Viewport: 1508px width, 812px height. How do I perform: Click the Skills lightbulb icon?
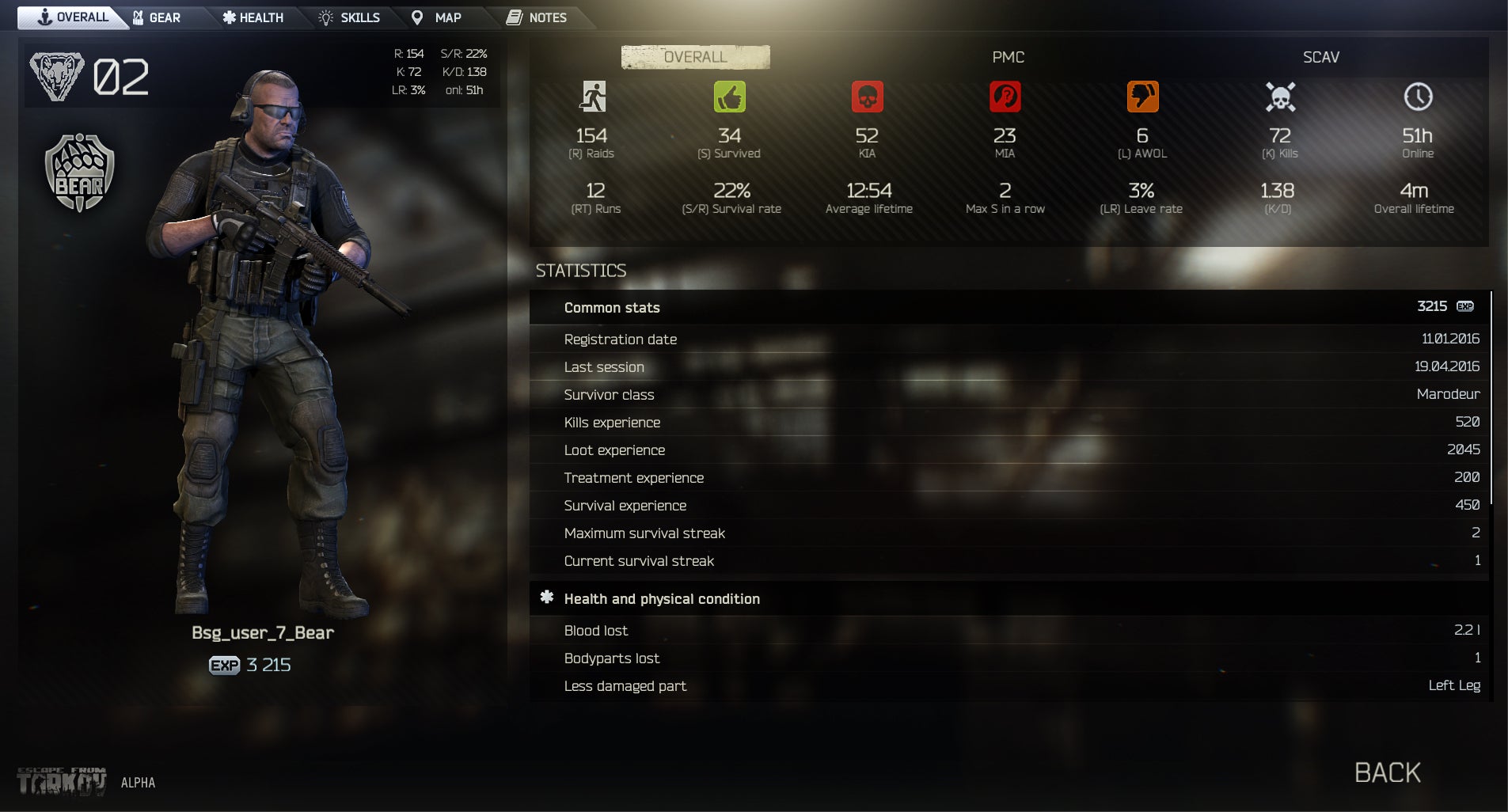pyautogui.click(x=325, y=17)
